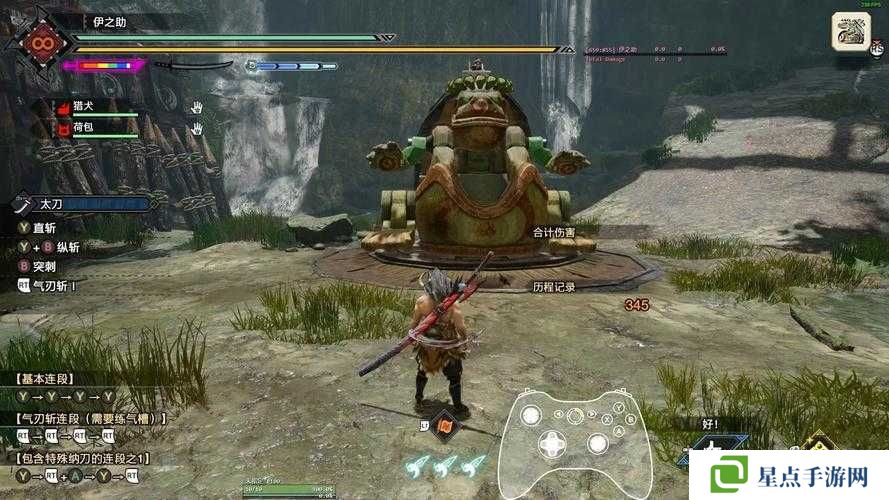Select the 荷包 buddy entry

(87, 128)
